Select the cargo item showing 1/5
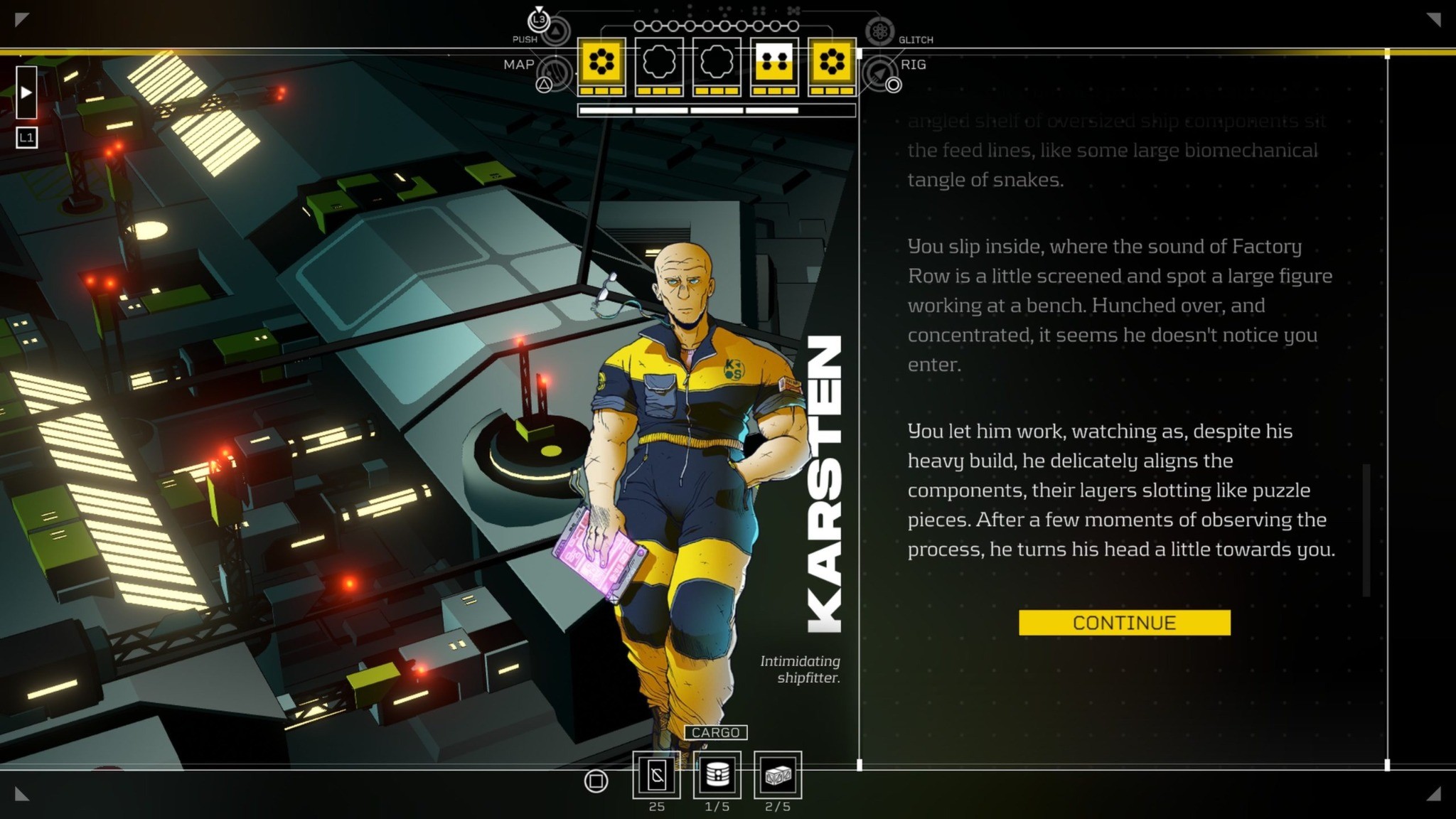The image size is (1456, 819). 717,775
